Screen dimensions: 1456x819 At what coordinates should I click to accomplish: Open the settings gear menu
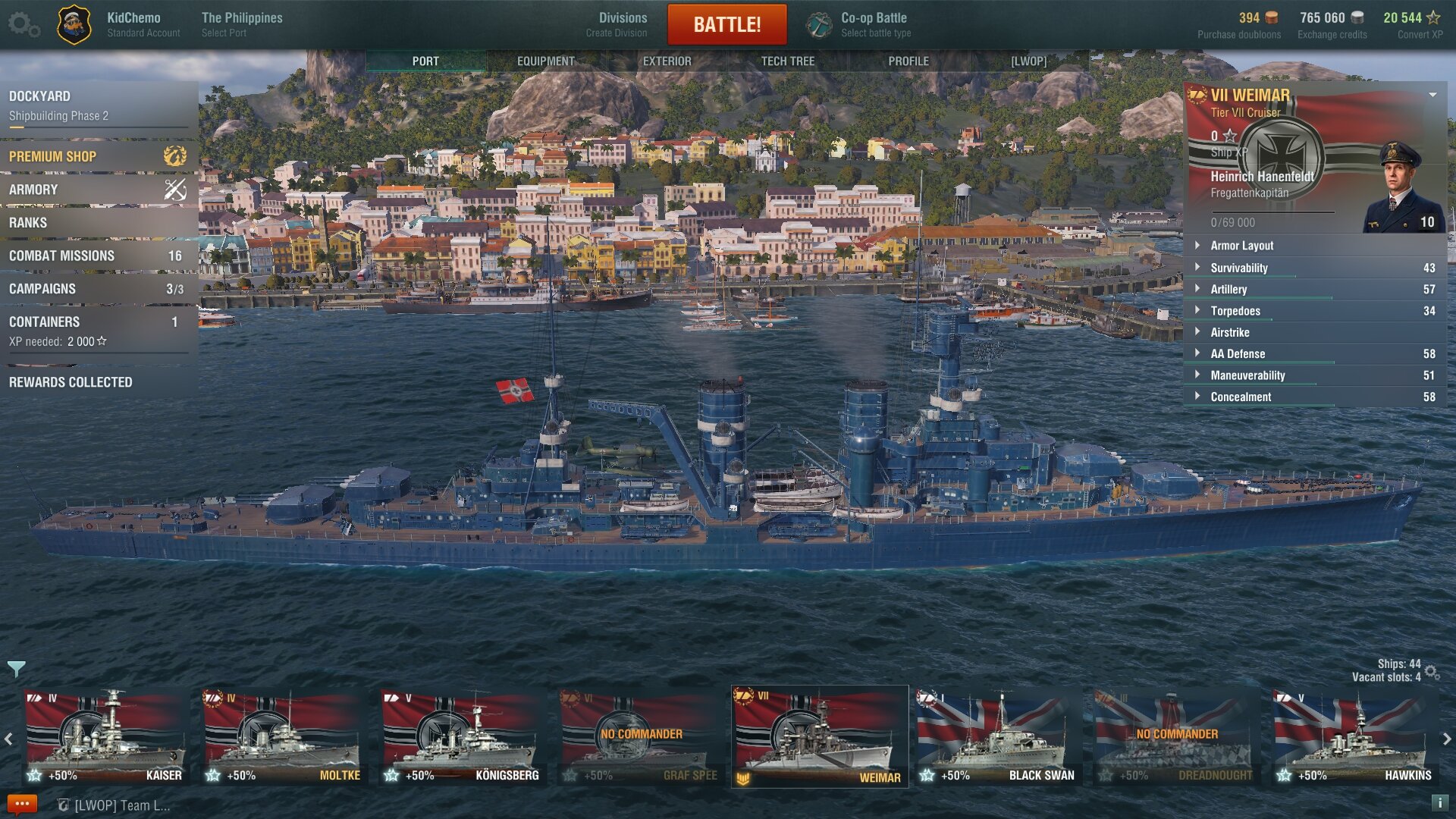coord(23,24)
